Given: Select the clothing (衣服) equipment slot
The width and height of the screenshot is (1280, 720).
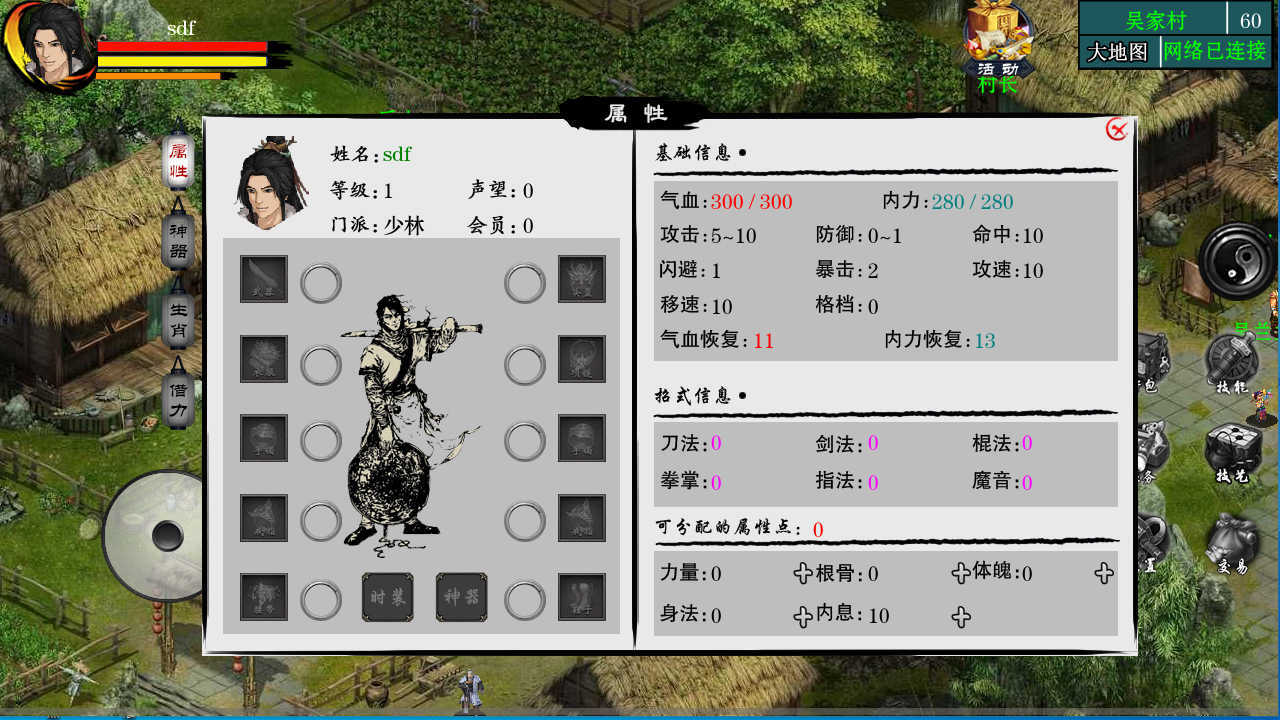Looking at the screenshot, I should (x=262, y=359).
